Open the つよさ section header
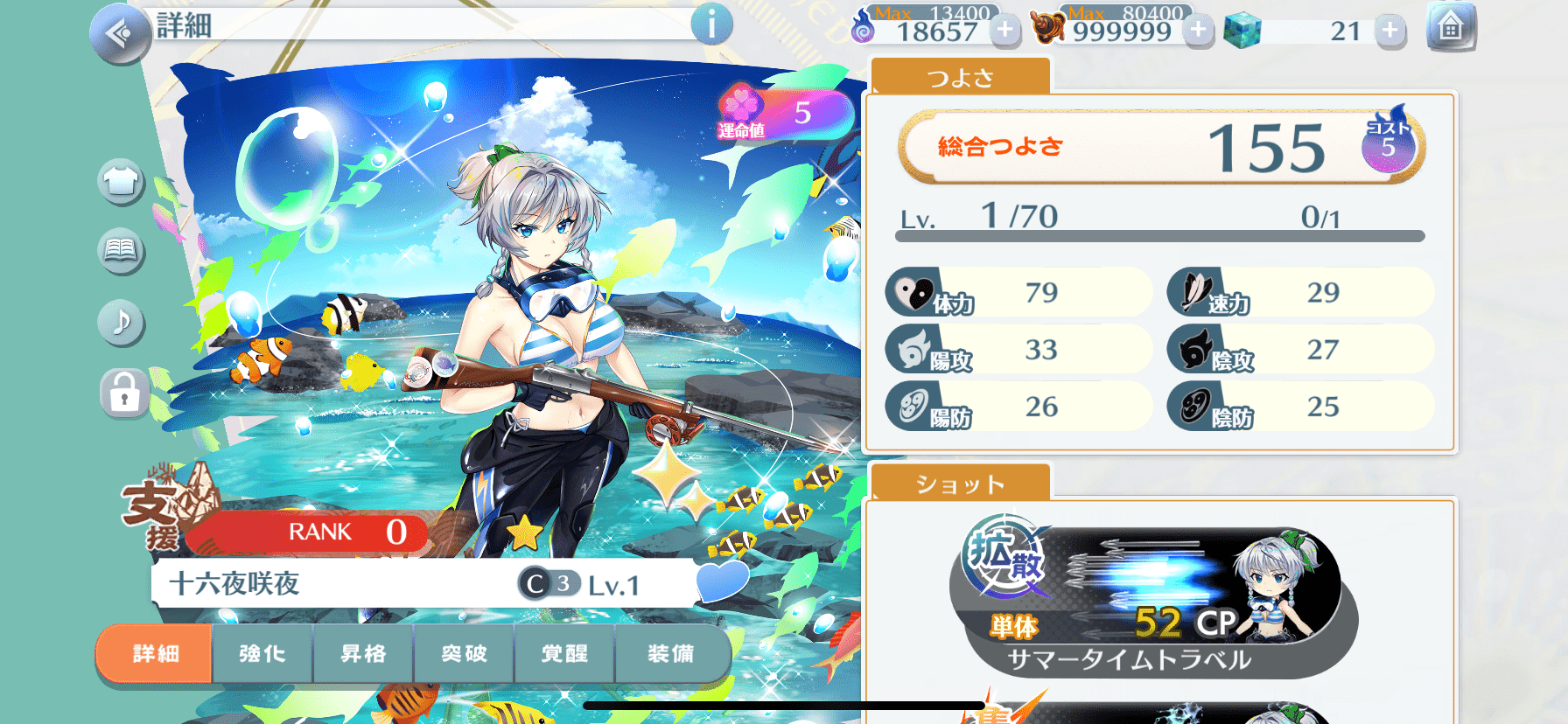The width and height of the screenshot is (1568, 724). (961, 78)
